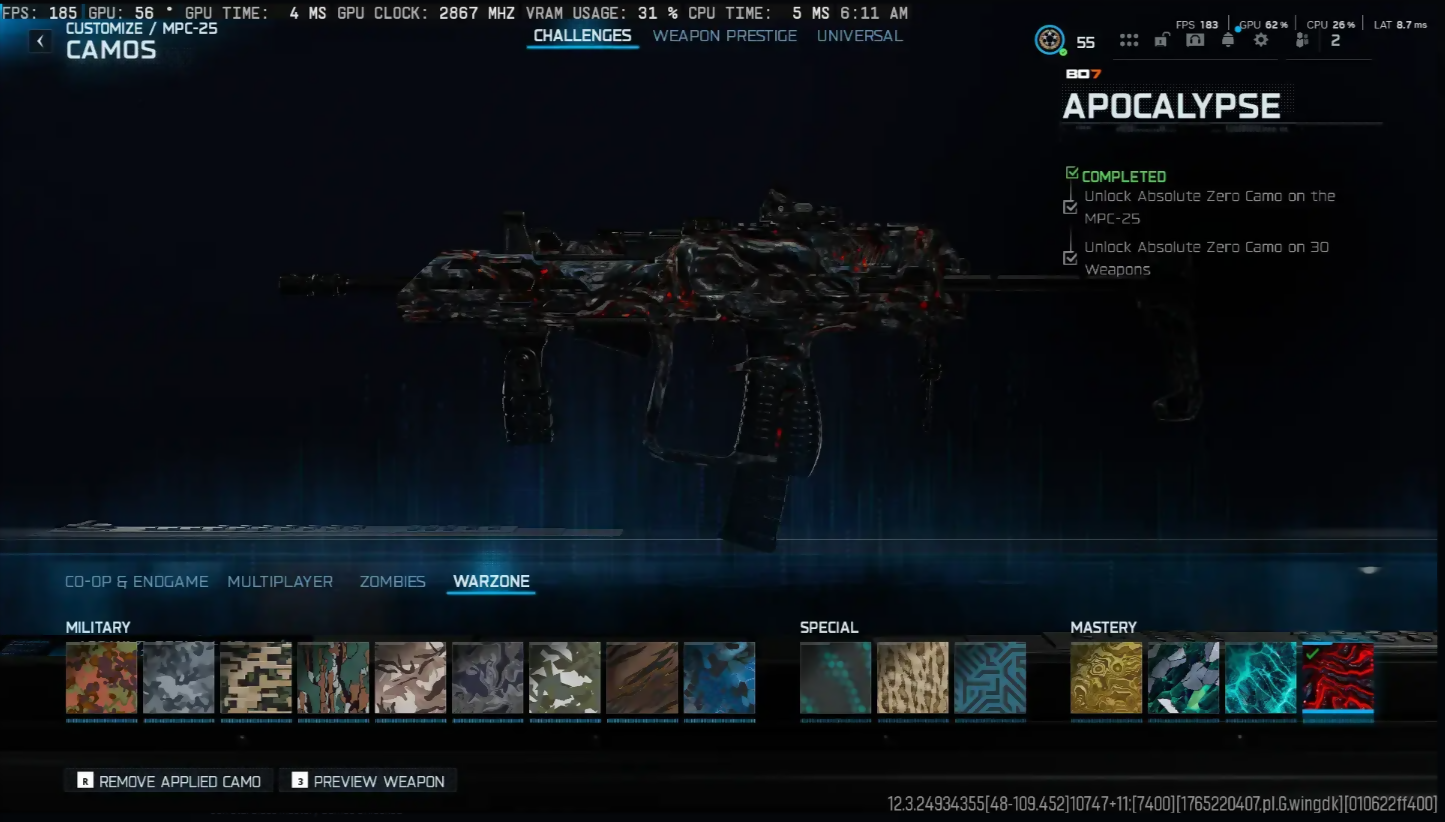Pick the red Apocalypse mastery camo
This screenshot has width=1445, height=822.
point(1337,678)
